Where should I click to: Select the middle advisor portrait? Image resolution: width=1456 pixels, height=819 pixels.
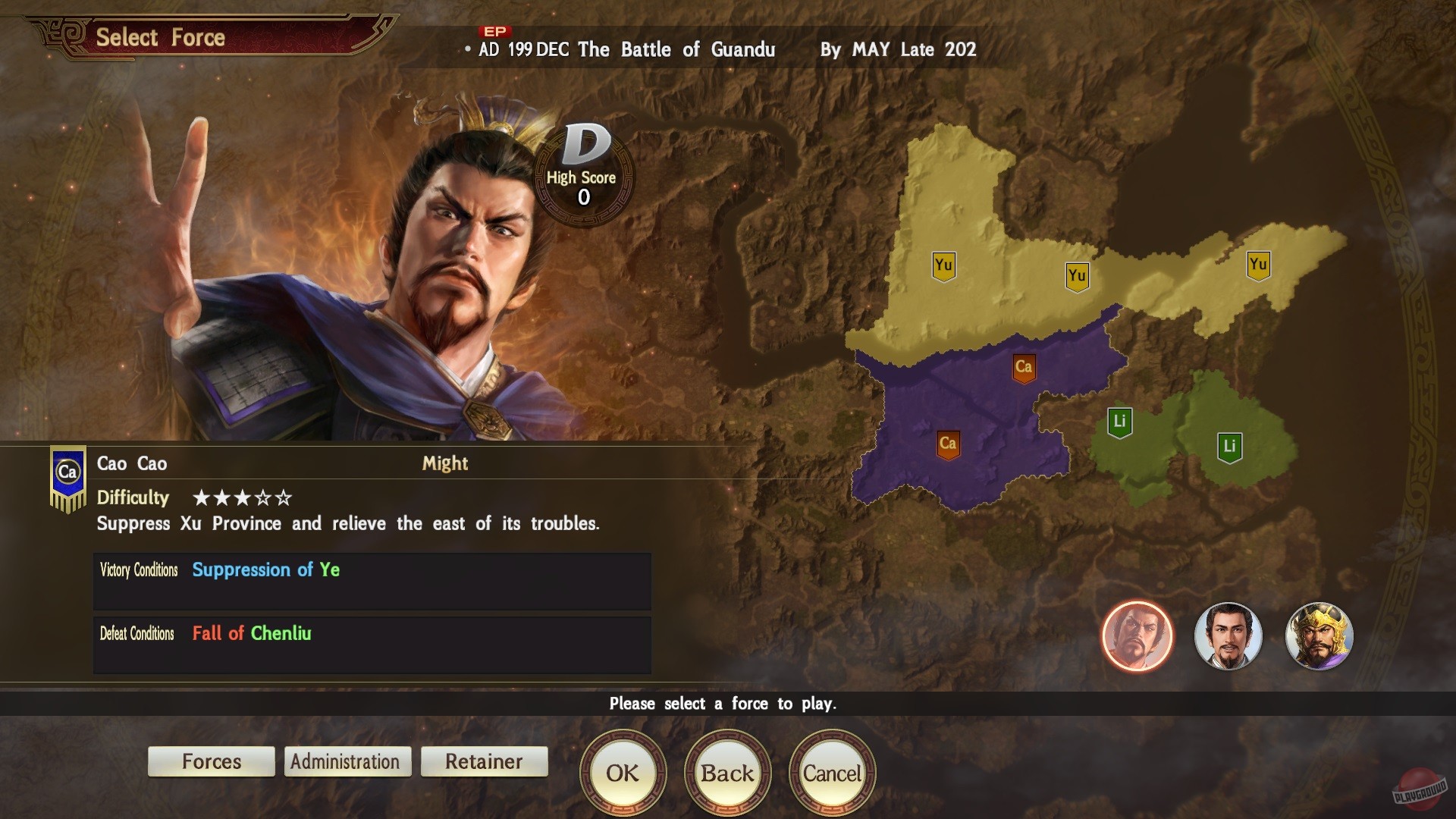pyautogui.click(x=1228, y=637)
